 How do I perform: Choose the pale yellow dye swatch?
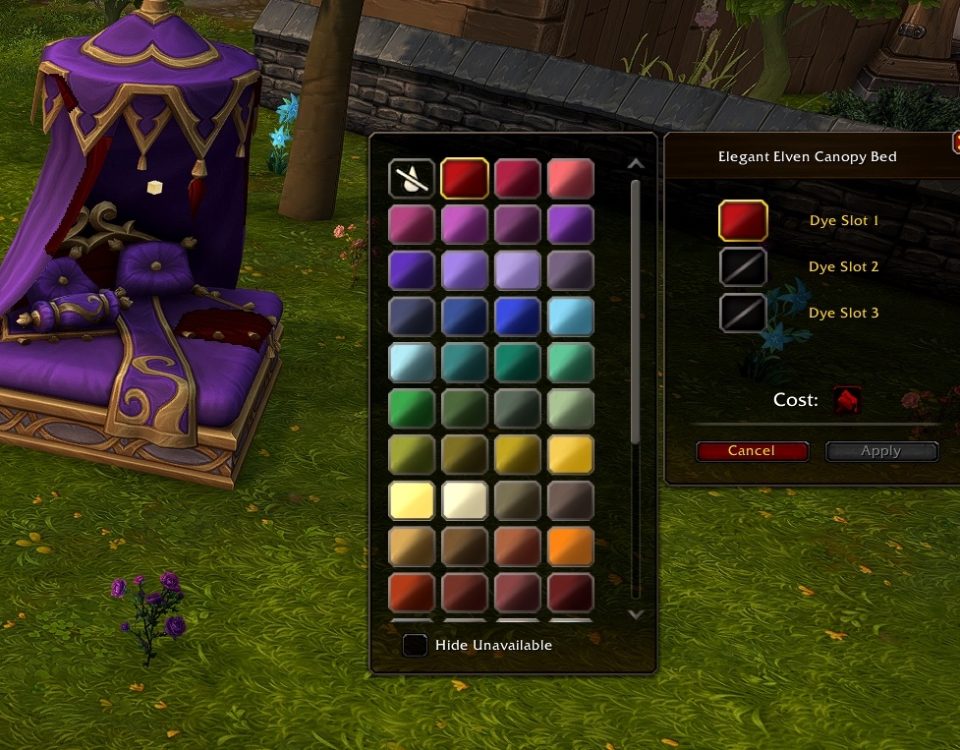[411, 501]
